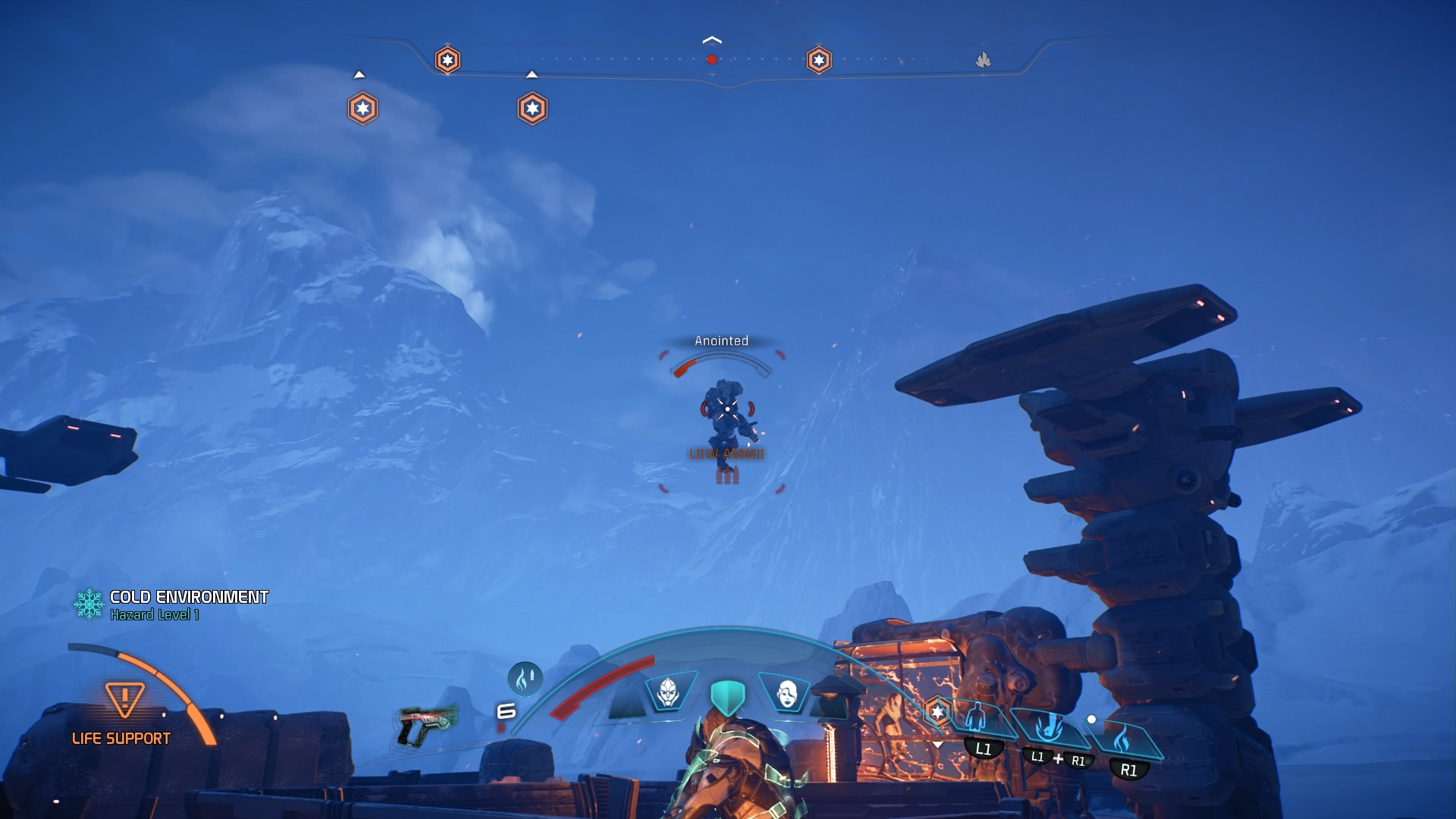Expand the chevron above the compass bar
Image resolution: width=1456 pixels, height=819 pixels.
711,39
